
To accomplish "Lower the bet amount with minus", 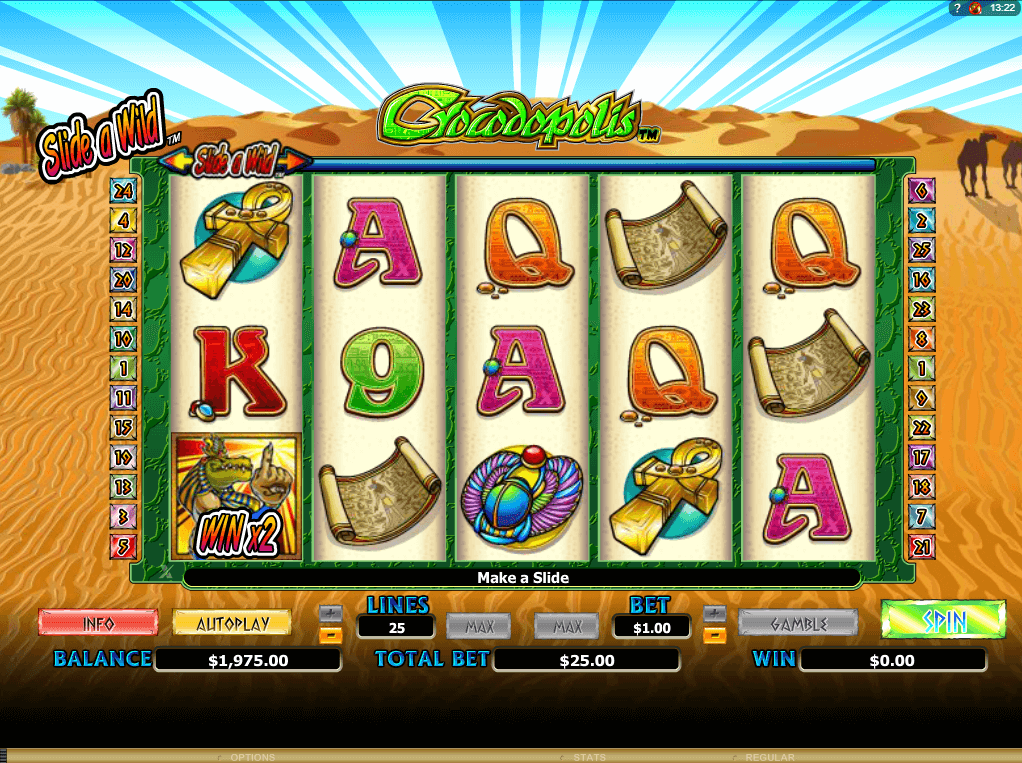I will (714, 634).
